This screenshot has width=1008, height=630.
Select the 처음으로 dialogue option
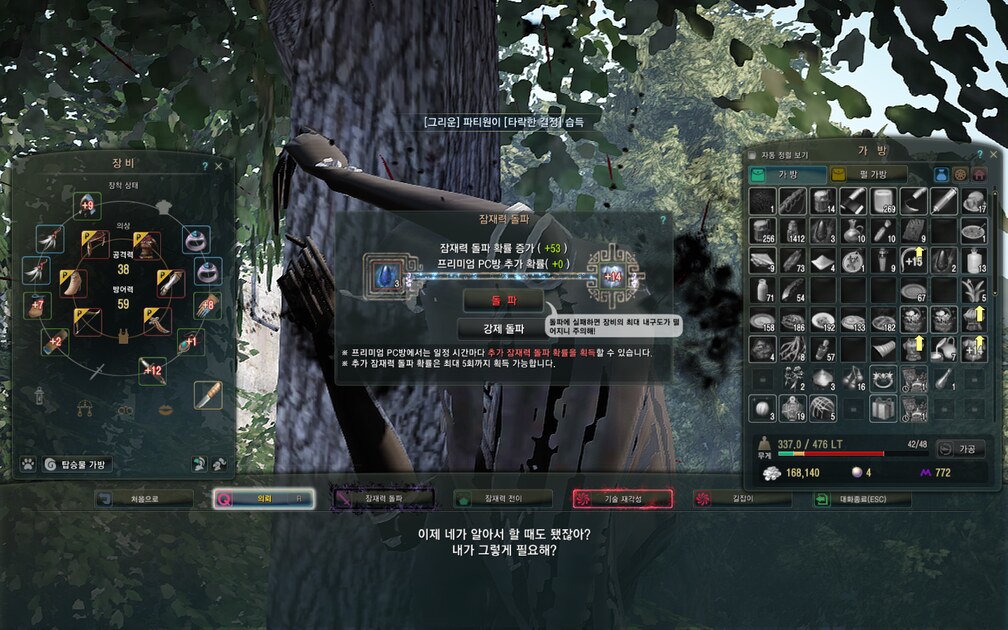tap(143, 498)
